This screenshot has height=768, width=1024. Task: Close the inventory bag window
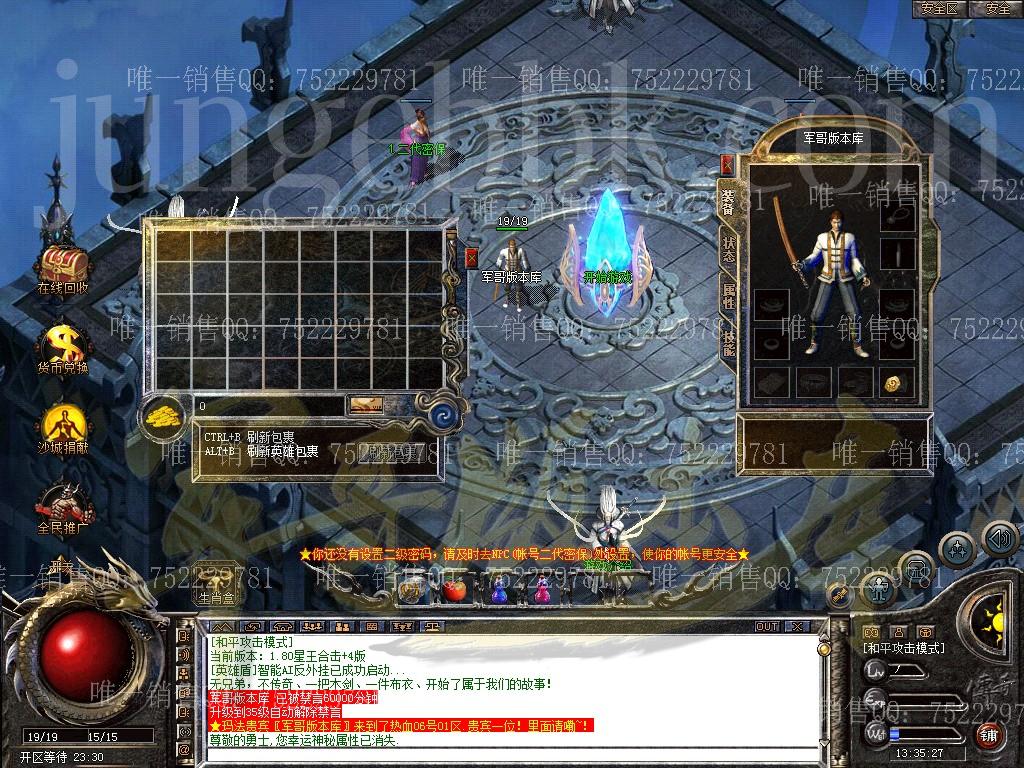pyautogui.click(x=472, y=258)
